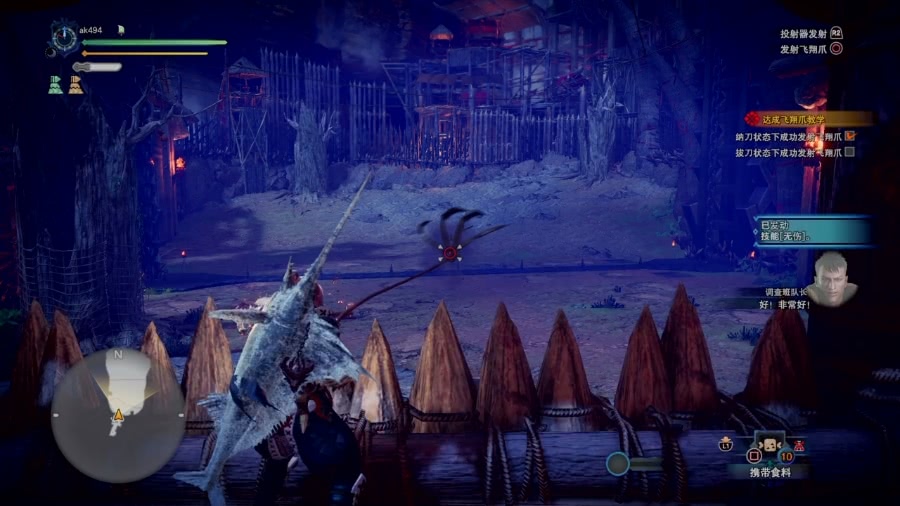Click the clock compass emblem
Image resolution: width=900 pixels, height=506 pixels.
(x=65, y=38)
